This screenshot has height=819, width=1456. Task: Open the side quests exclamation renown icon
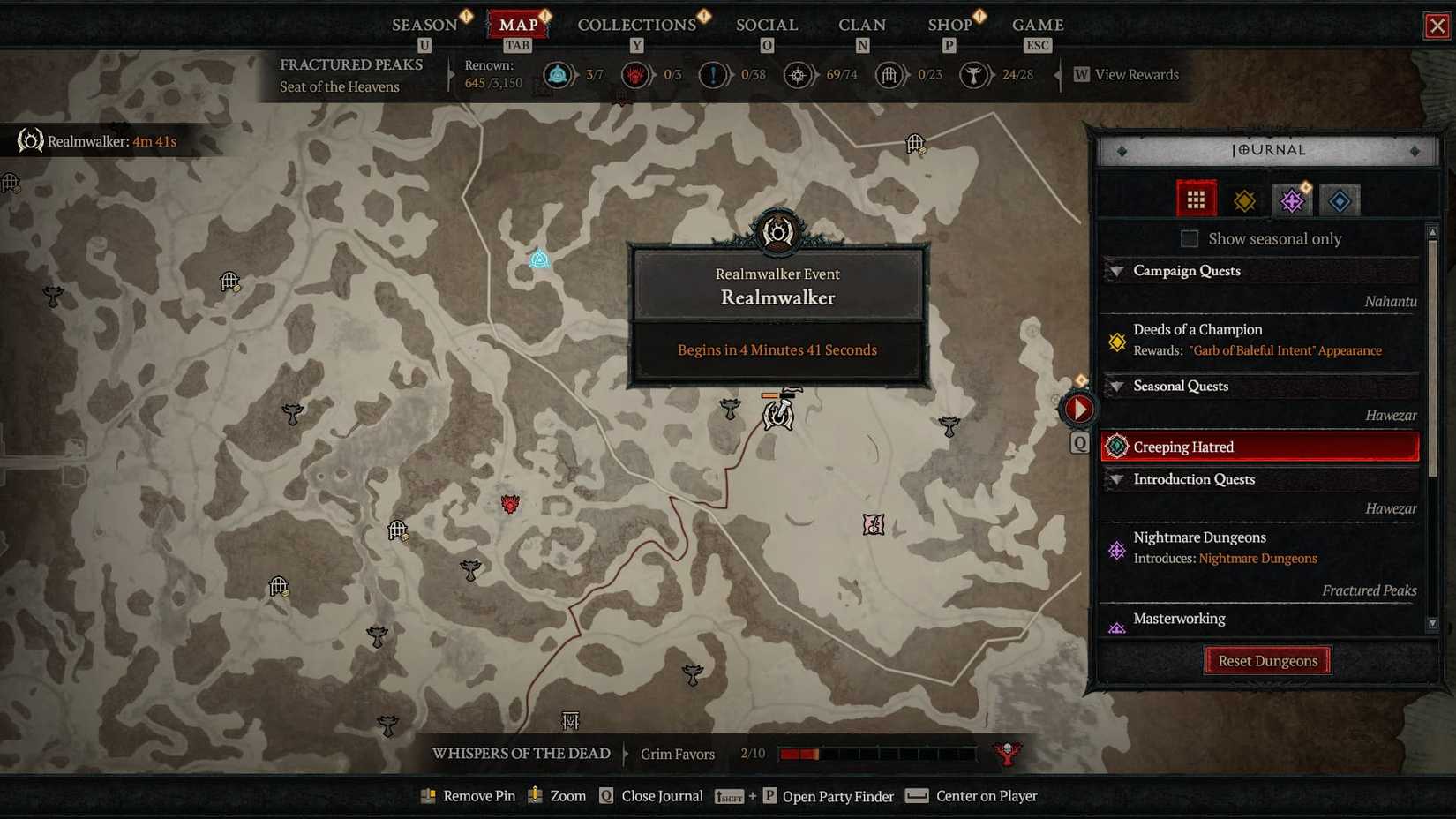(713, 75)
